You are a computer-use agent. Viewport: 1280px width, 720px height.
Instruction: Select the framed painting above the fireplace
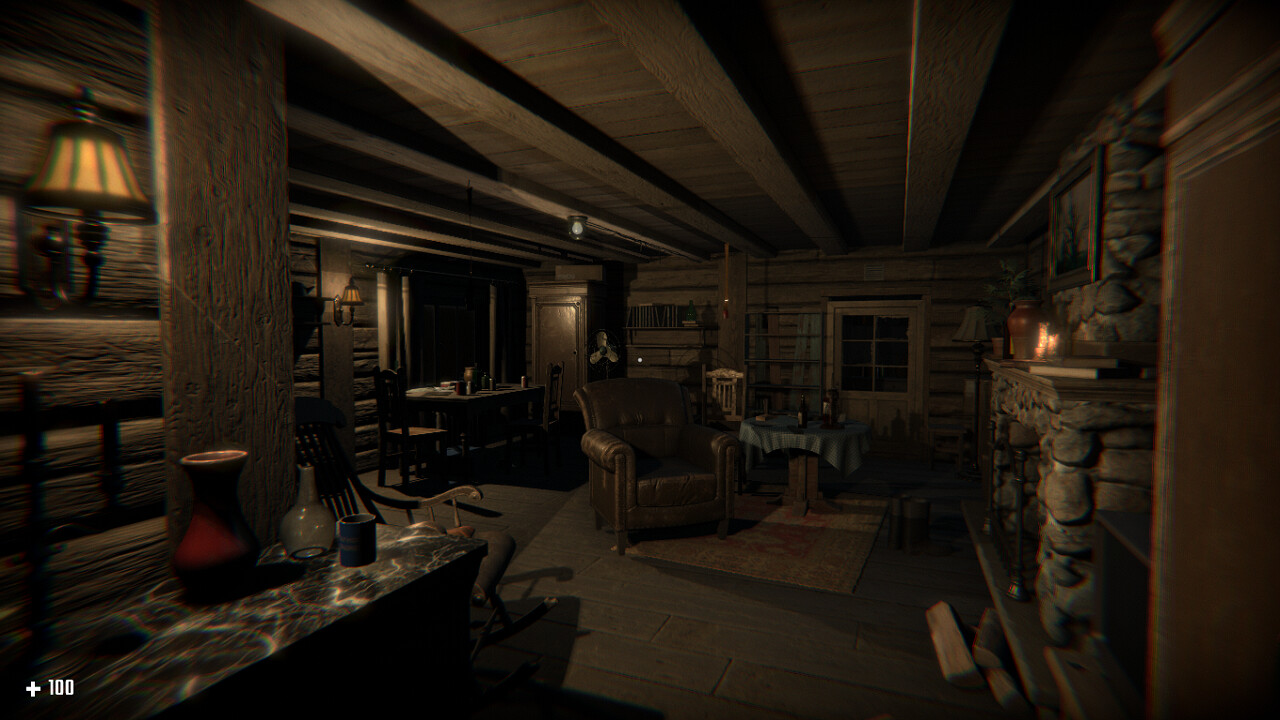point(1075,220)
